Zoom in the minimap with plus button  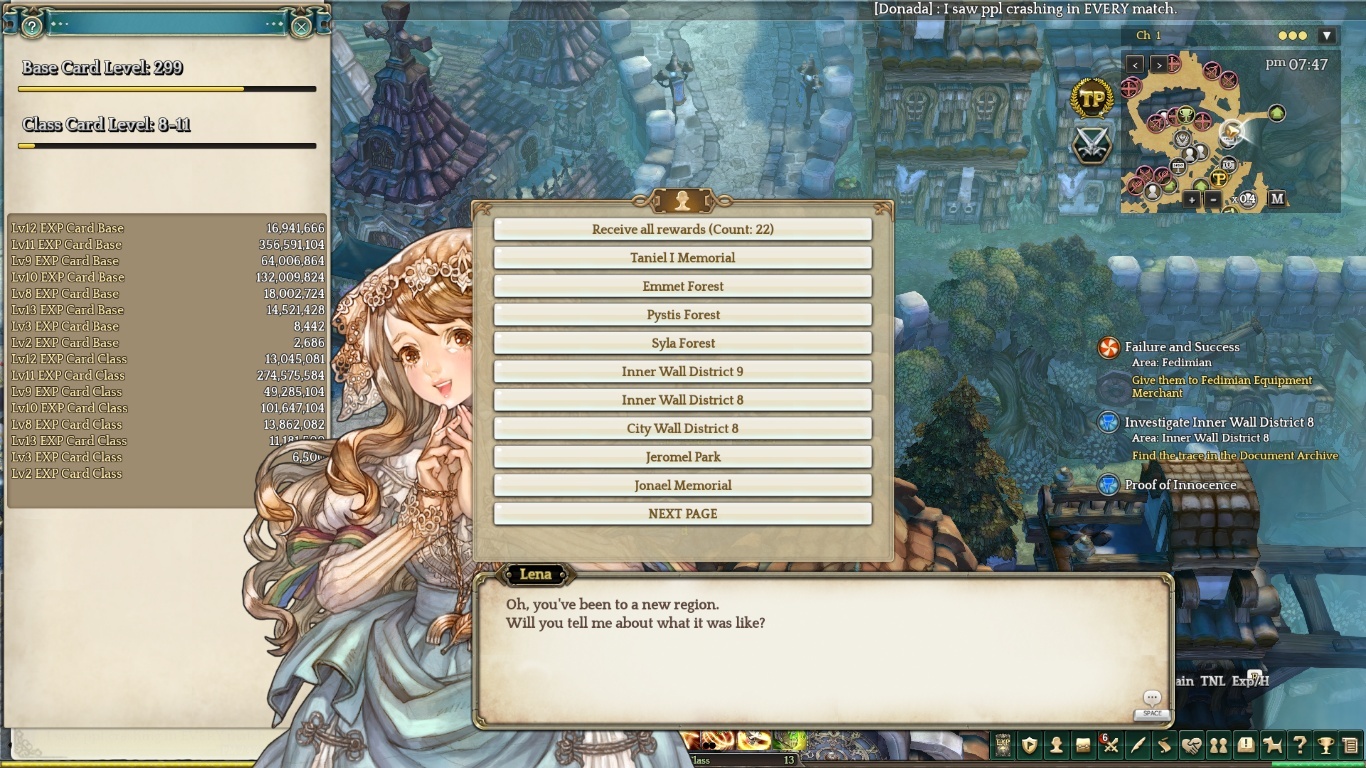point(1191,199)
